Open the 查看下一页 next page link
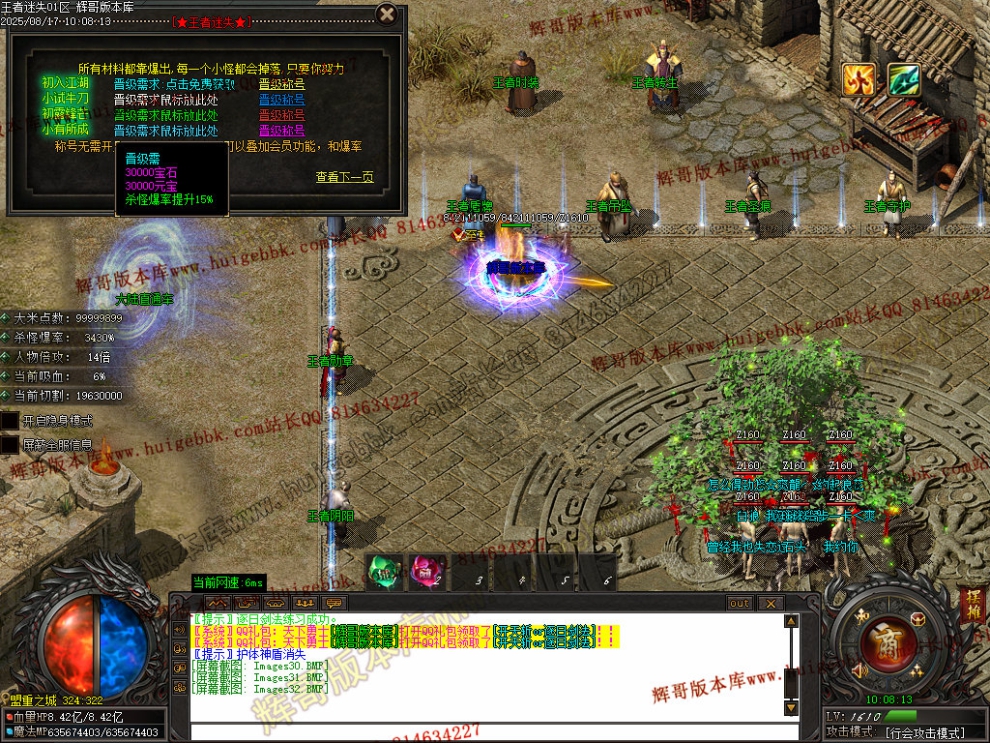Screen dimensions: 990x743 click(x=344, y=177)
